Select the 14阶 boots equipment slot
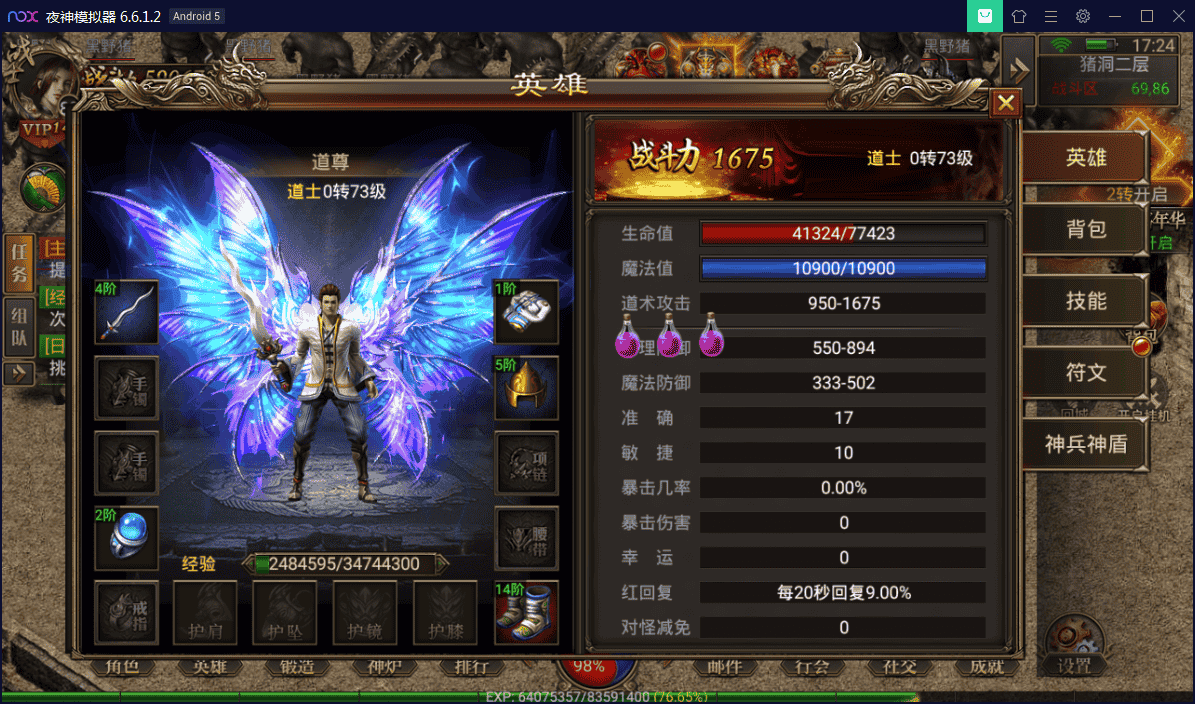This screenshot has height=704, width=1195. point(526,612)
